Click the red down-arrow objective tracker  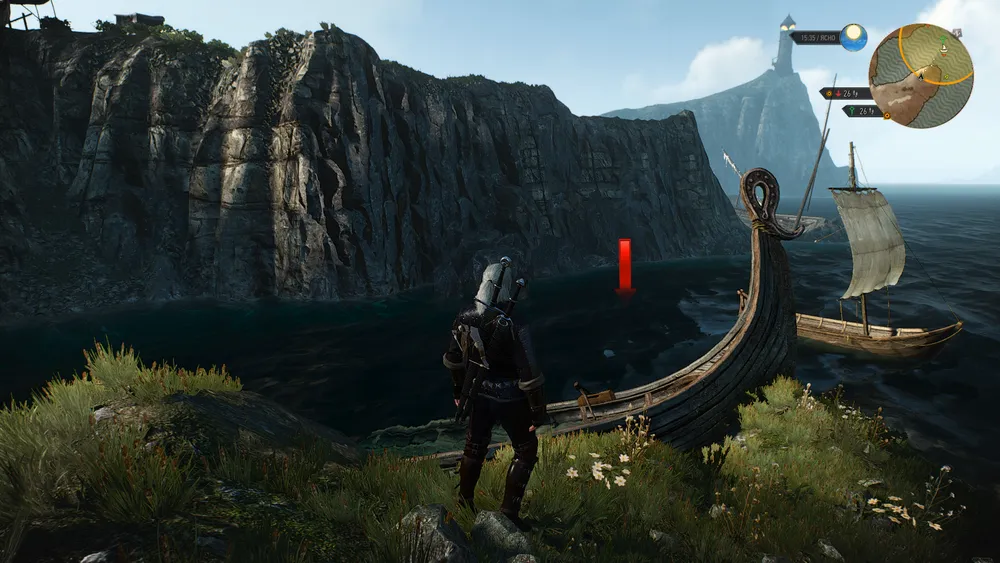click(840, 93)
